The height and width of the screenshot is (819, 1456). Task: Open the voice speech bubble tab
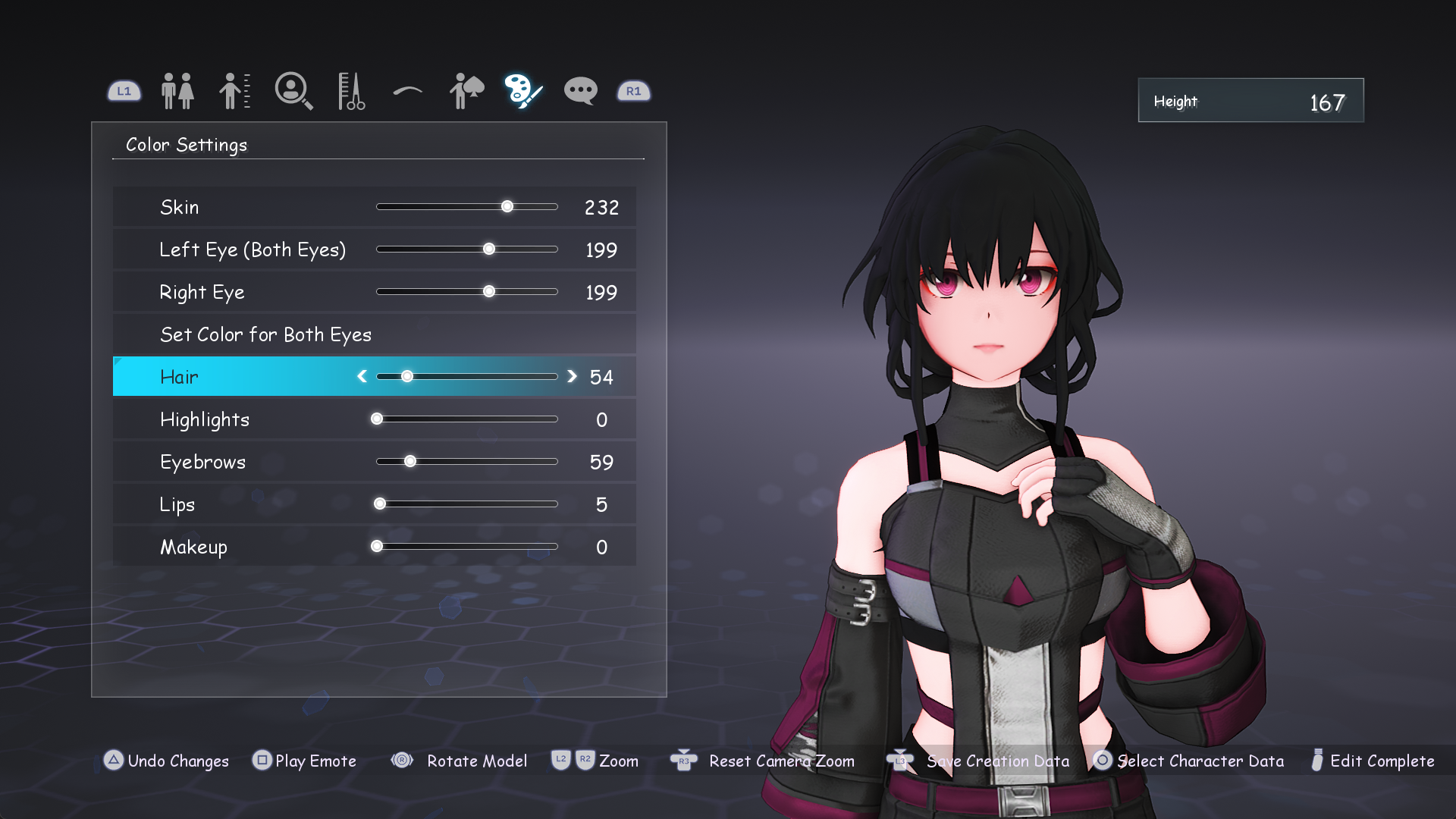pyautogui.click(x=581, y=91)
